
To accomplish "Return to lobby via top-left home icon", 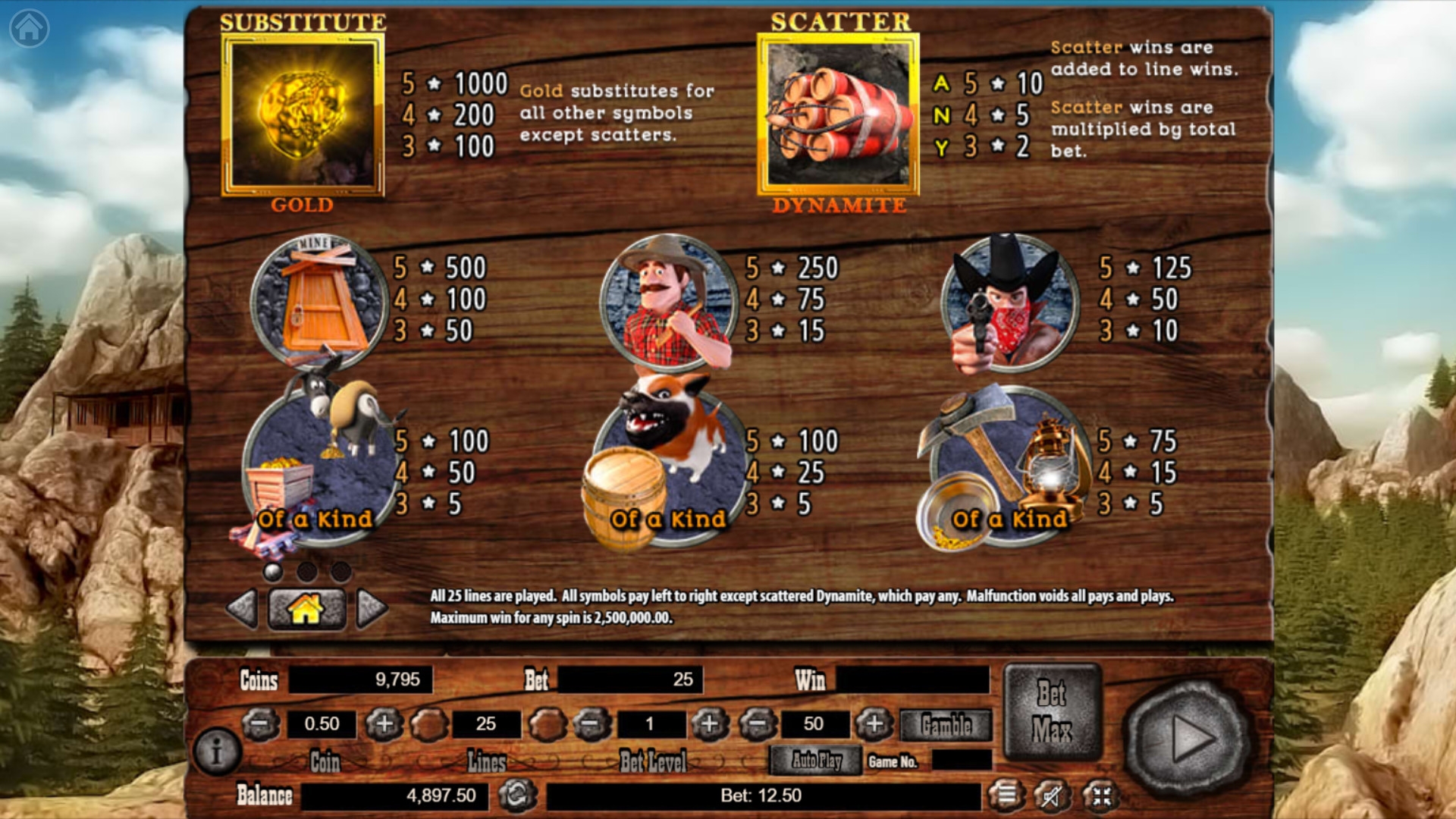I will (x=29, y=28).
